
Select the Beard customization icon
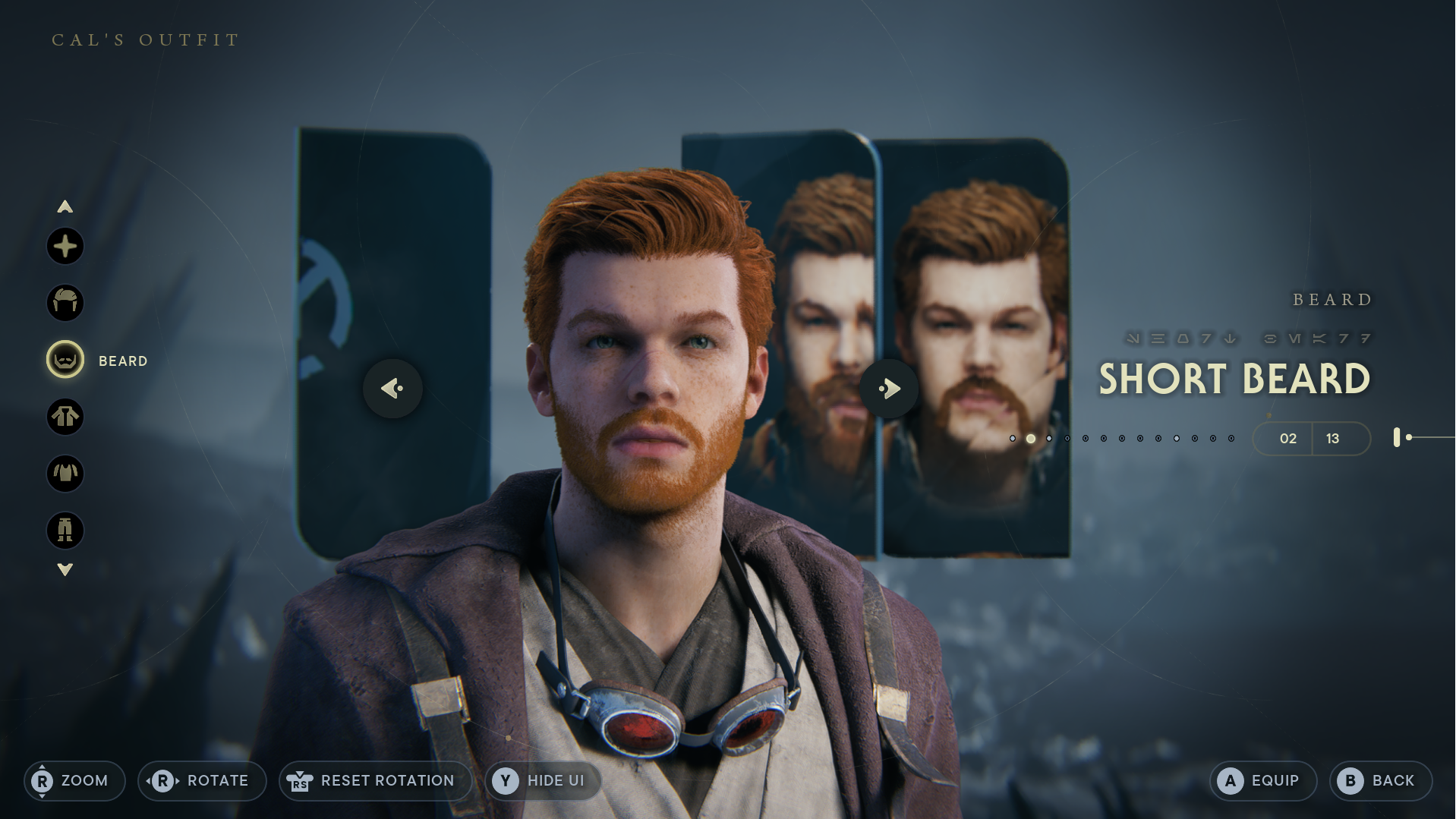click(x=65, y=361)
